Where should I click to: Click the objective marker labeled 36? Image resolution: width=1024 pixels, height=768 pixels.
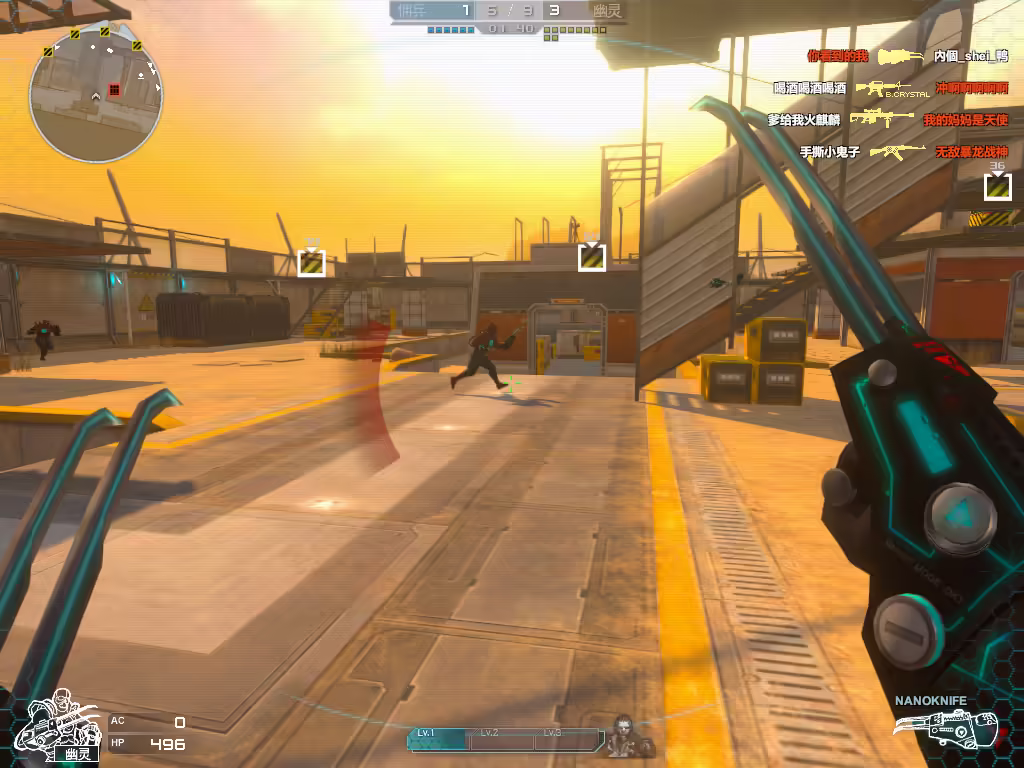[997, 186]
